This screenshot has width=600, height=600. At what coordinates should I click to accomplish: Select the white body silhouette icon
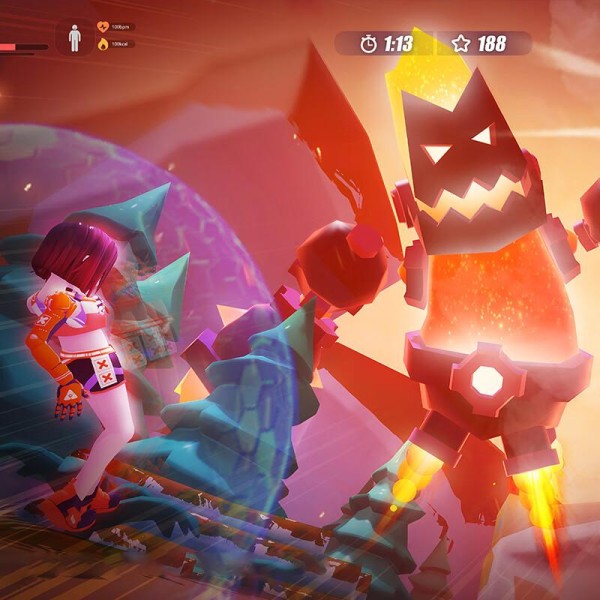coord(74,37)
